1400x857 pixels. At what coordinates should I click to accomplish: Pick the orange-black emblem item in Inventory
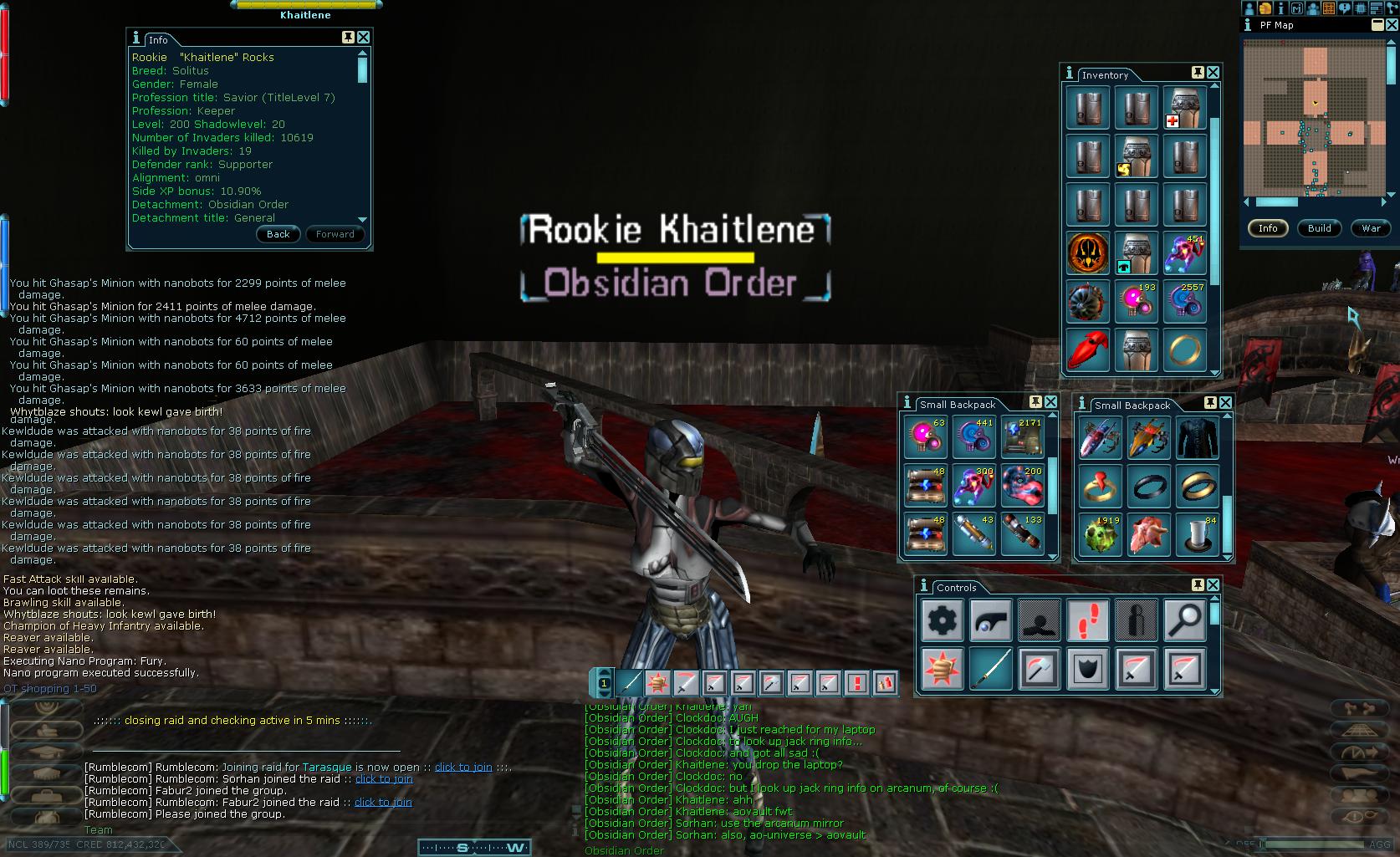(x=1088, y=253)
